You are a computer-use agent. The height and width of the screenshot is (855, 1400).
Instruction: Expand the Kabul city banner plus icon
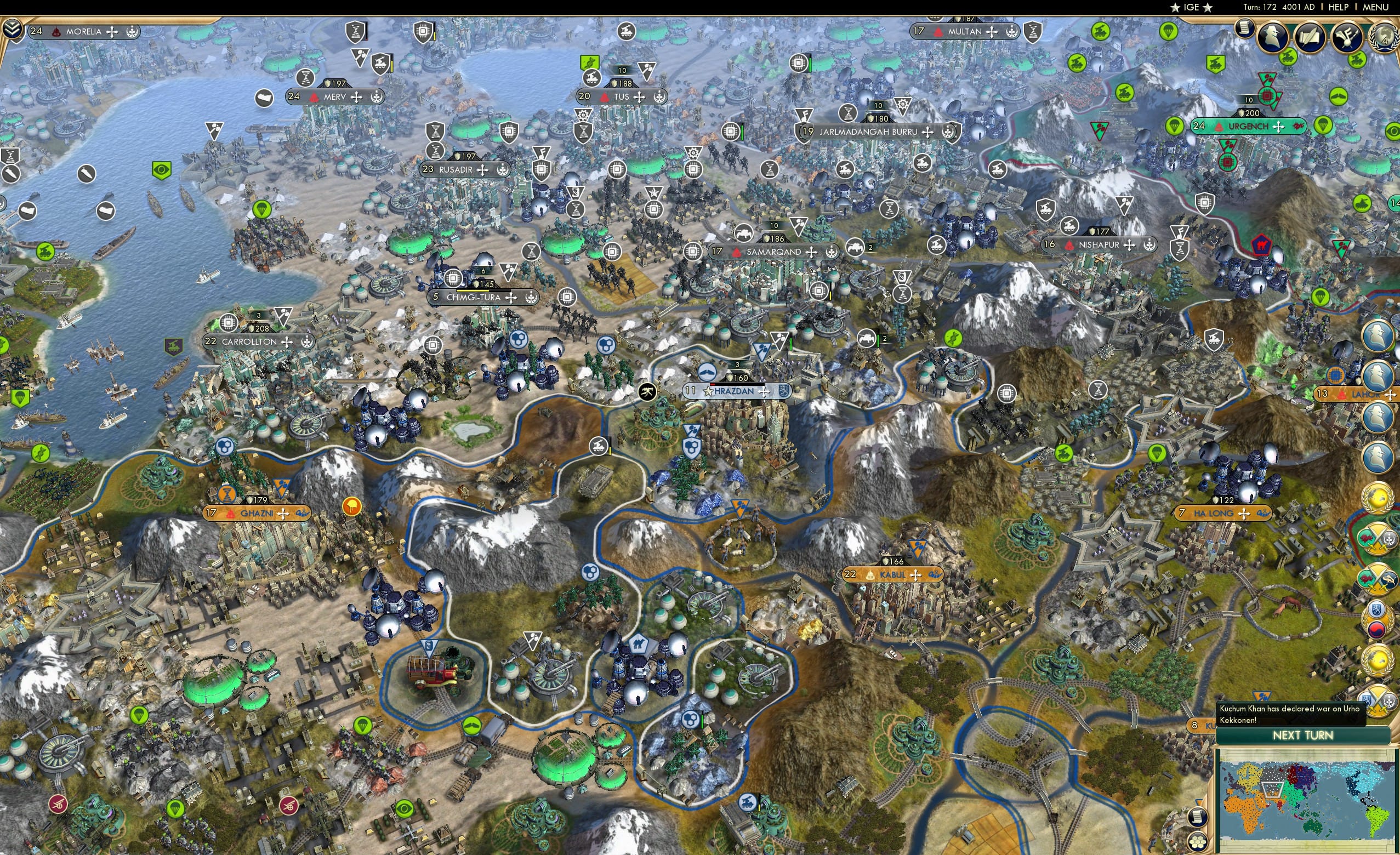[x=916, y=575]
